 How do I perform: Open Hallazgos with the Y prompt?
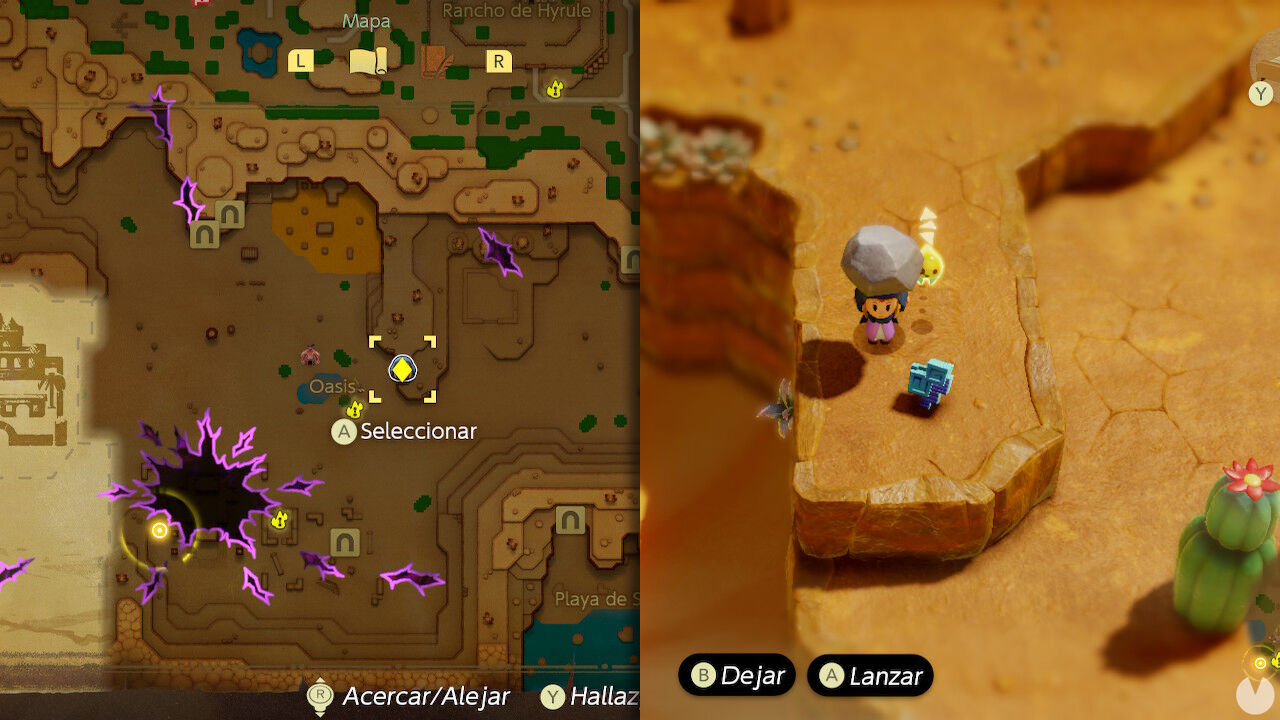click(553, 697)
